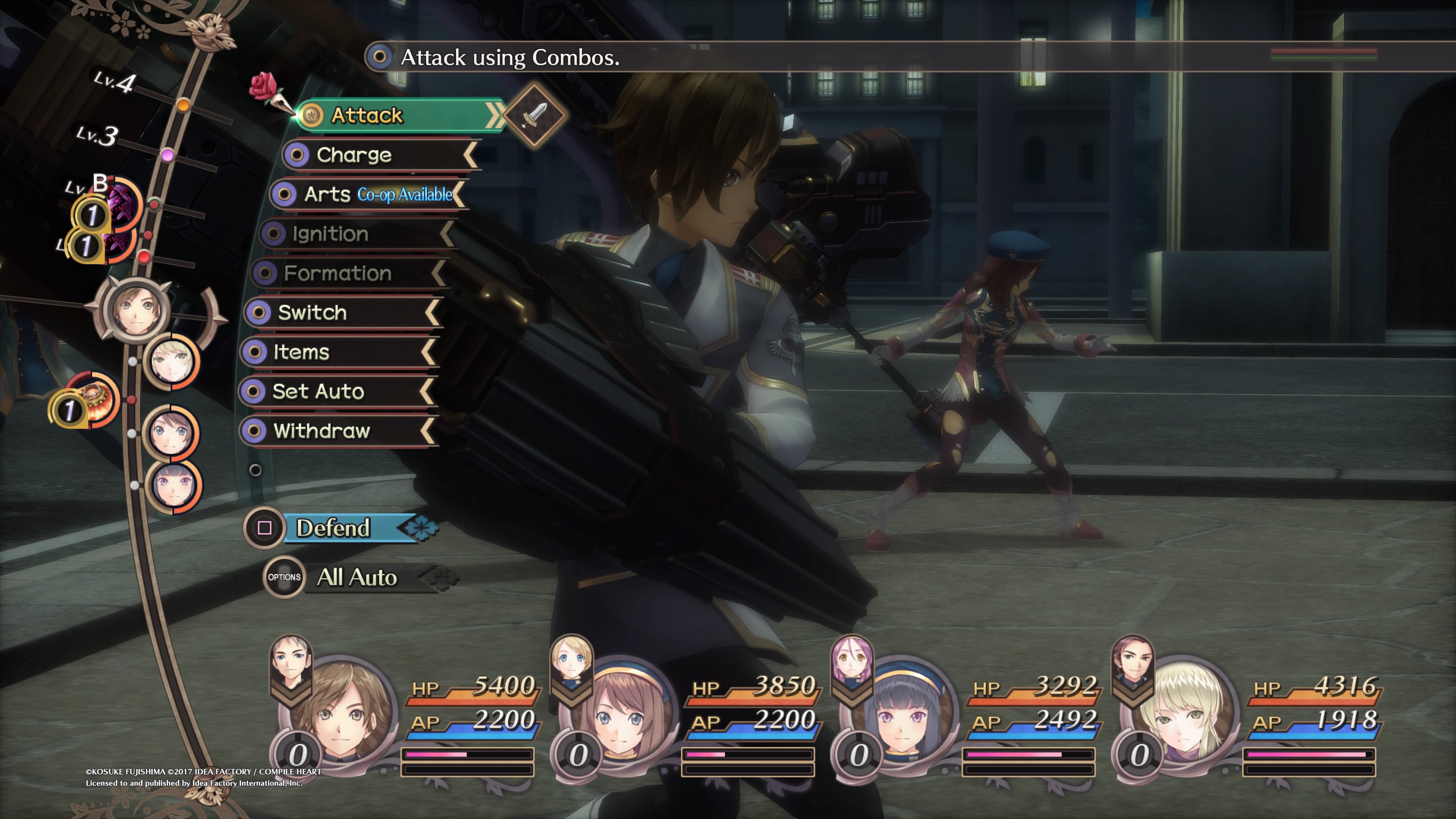The image size is (1456, 819).
Task: Choose the Switch command
Action: tap(339, 312)
